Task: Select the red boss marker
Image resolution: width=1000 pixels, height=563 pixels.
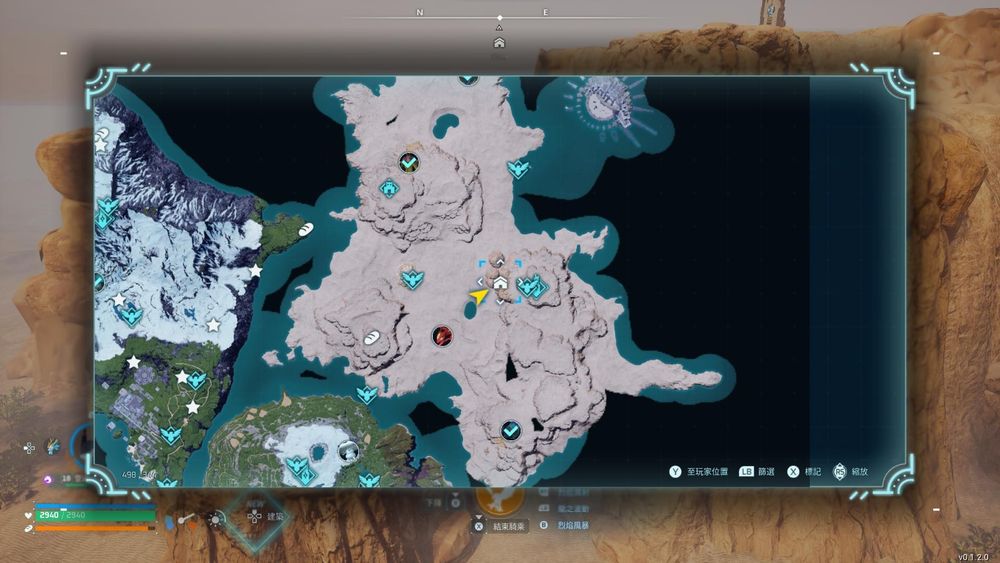Action: pyautogui.click(x=442, y=336)
